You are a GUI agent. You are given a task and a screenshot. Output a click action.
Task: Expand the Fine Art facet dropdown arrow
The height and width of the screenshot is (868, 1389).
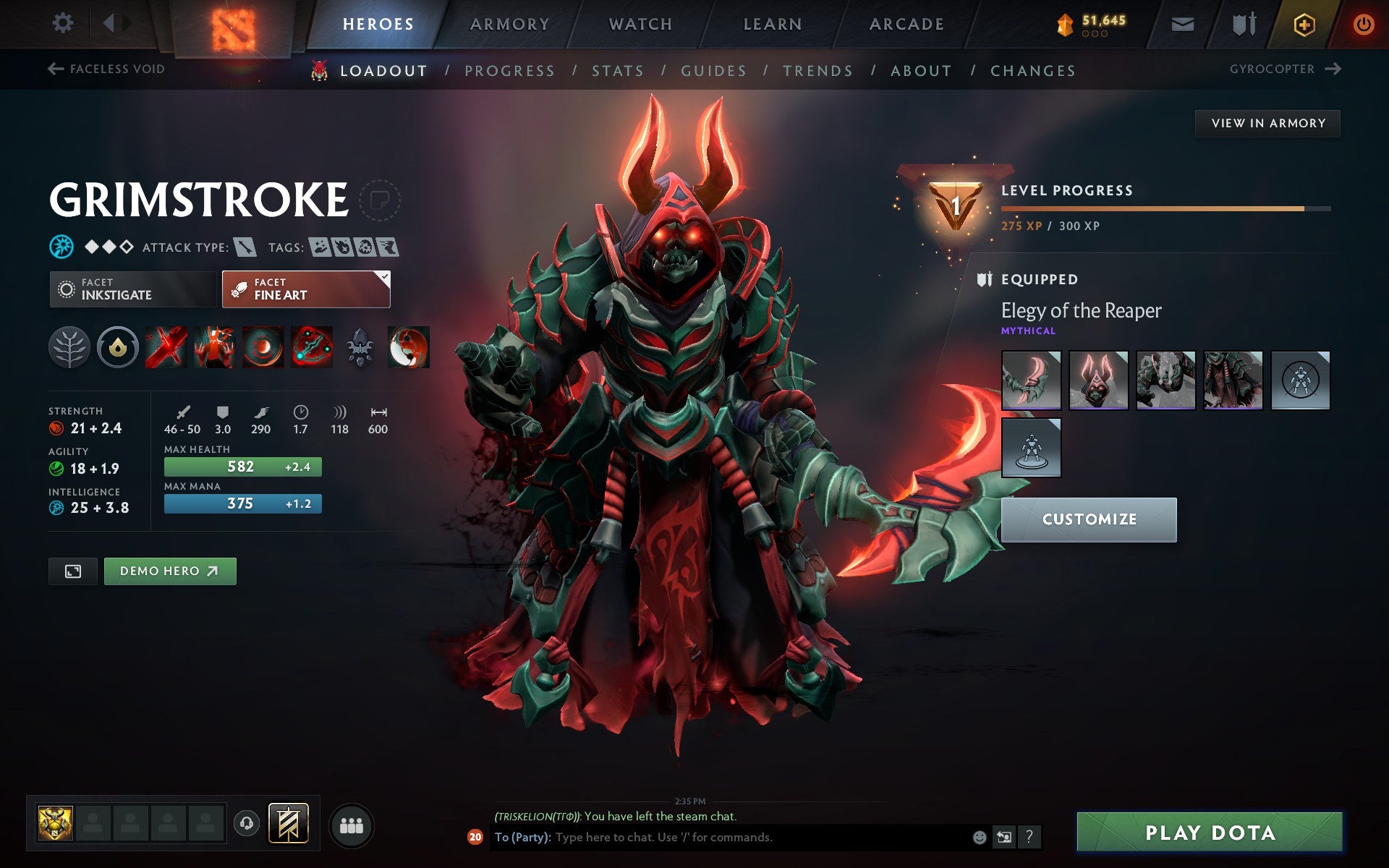click(x=386, y=276)
